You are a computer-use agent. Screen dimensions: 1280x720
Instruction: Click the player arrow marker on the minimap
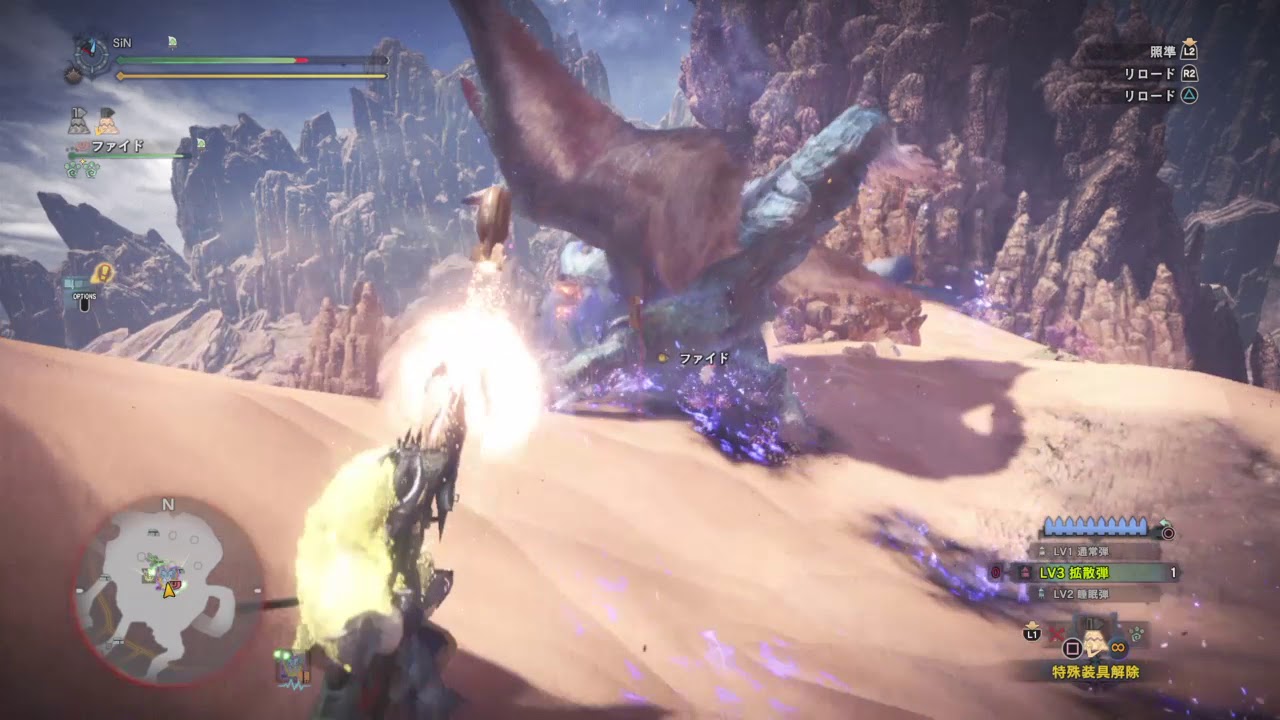click(169, 590)
